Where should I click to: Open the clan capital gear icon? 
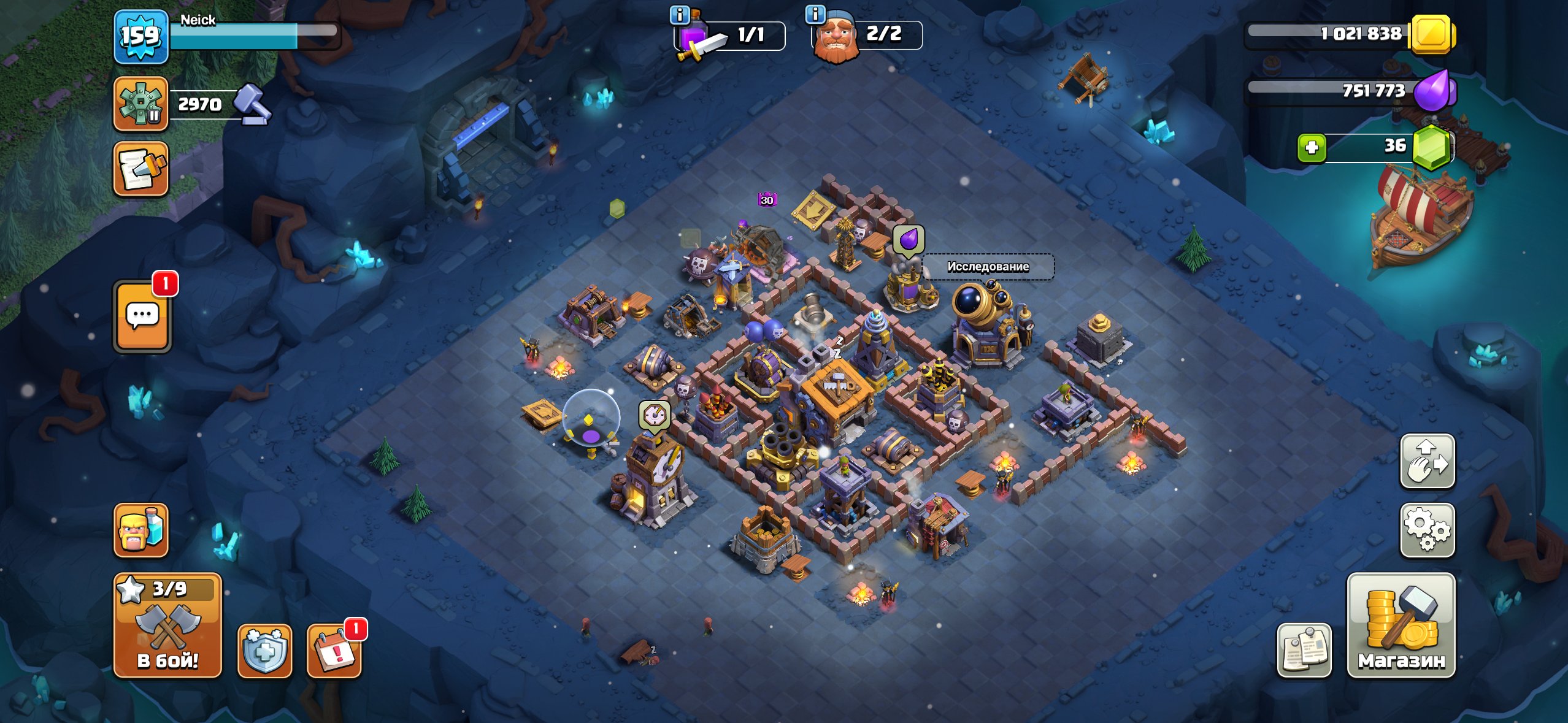pos(140,104)
